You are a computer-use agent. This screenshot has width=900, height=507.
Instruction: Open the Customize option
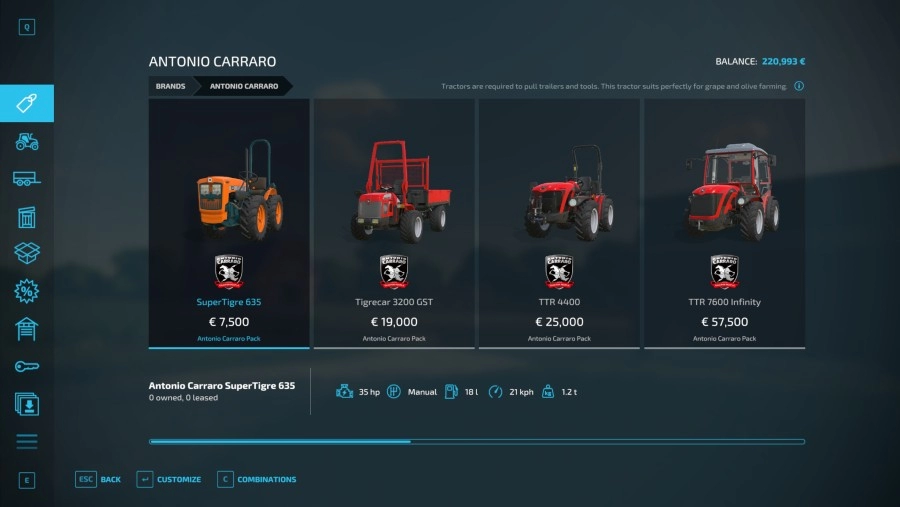(169, 479)
